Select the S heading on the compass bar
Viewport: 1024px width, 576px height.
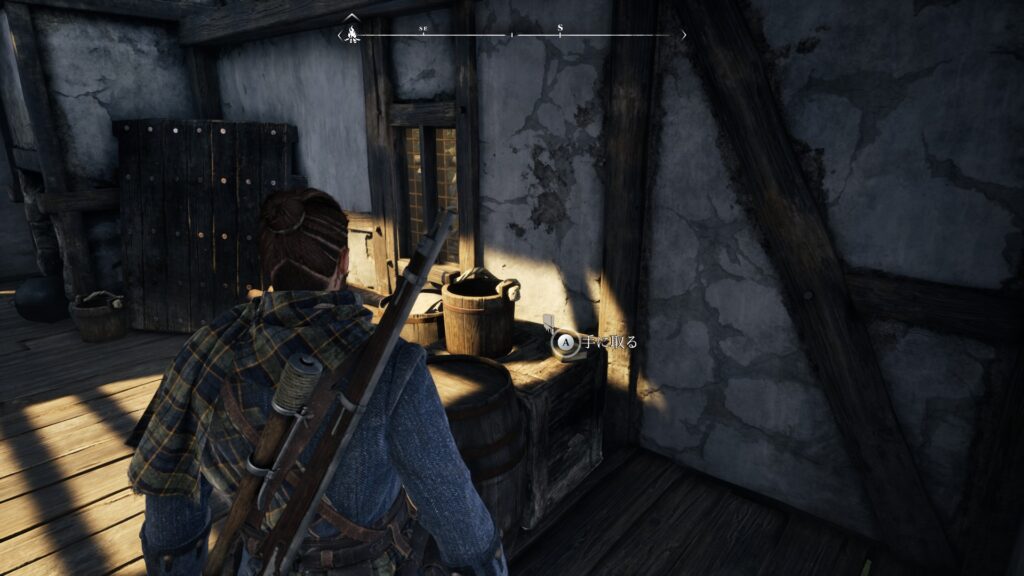[x=560, y=29]
